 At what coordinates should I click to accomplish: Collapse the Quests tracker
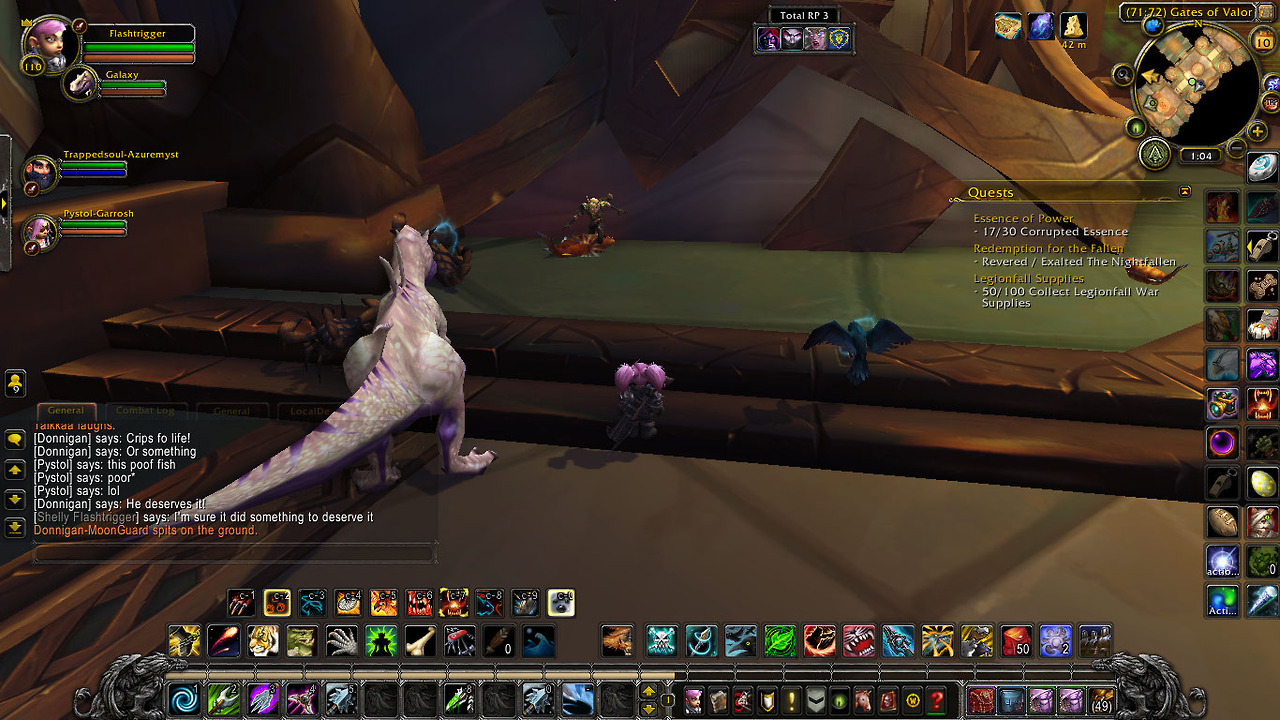click(1185, 191)
